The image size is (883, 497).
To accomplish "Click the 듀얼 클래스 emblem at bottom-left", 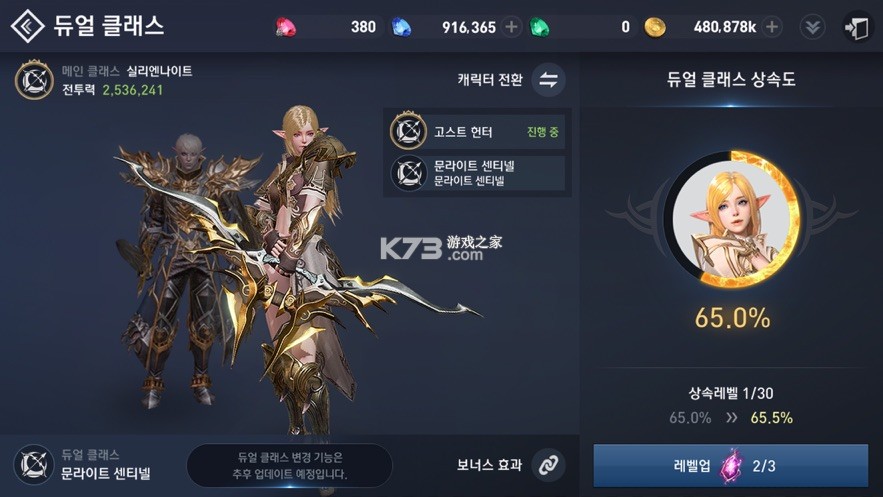I will (x=33, y=464).
